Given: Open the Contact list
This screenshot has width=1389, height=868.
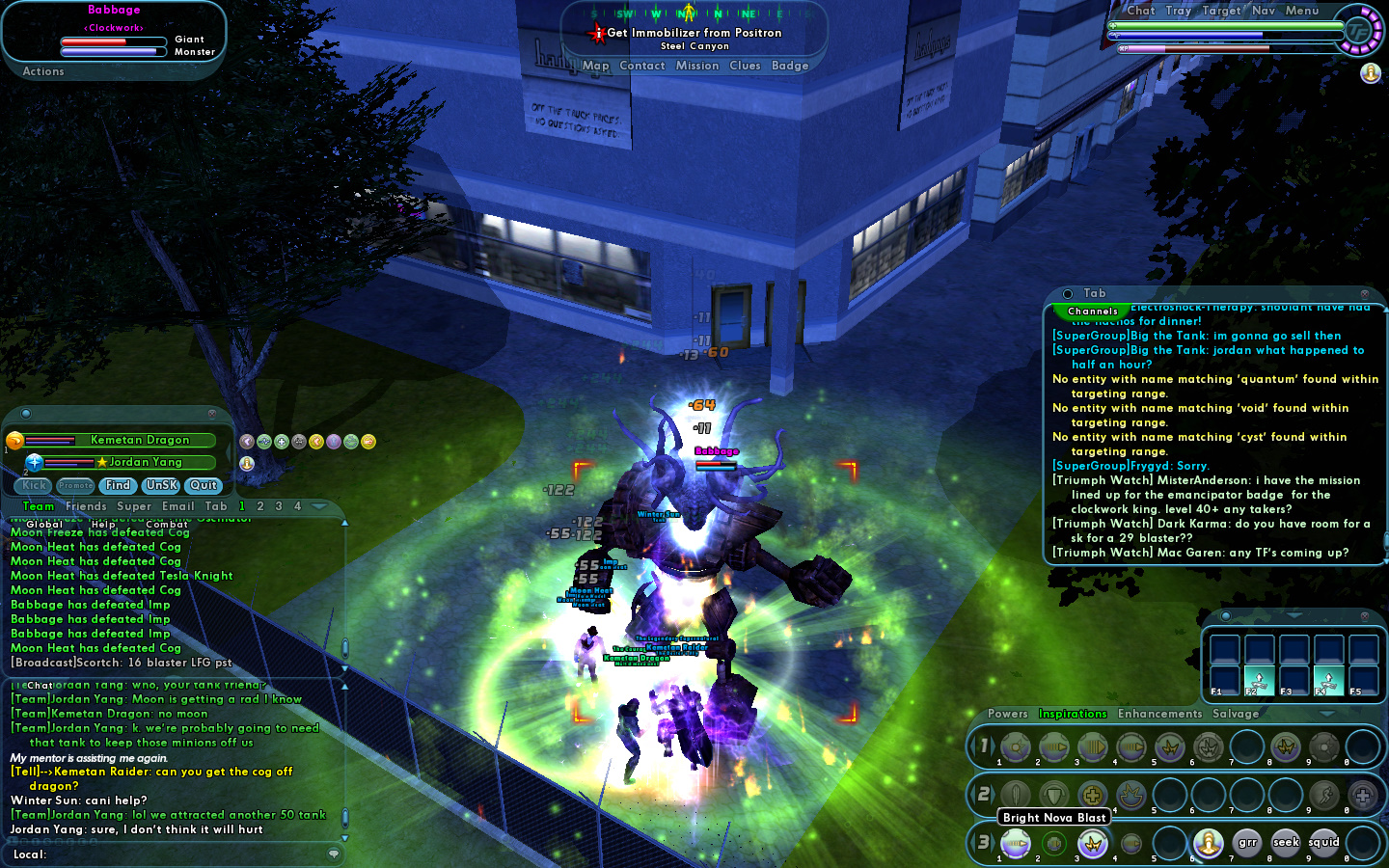Looking at the screenshot, I should [642, 66].
